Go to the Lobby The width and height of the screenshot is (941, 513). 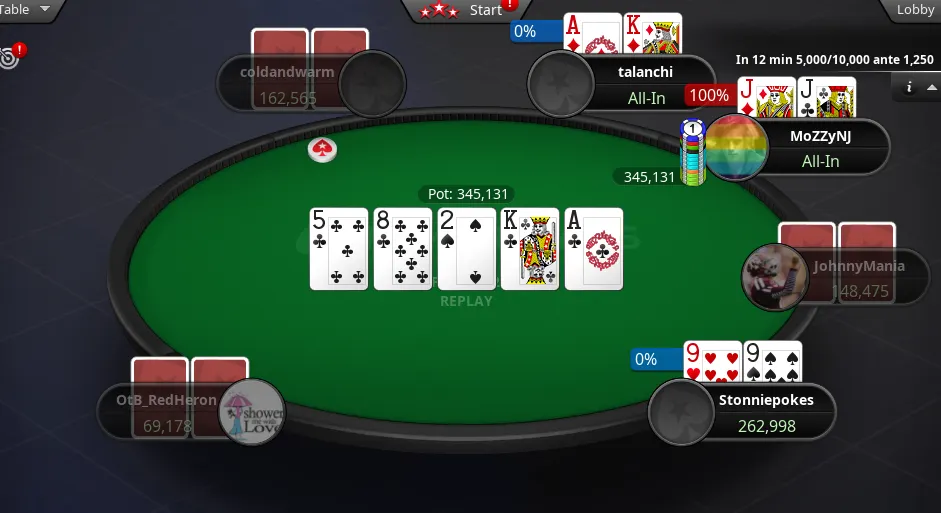point(913,10)
